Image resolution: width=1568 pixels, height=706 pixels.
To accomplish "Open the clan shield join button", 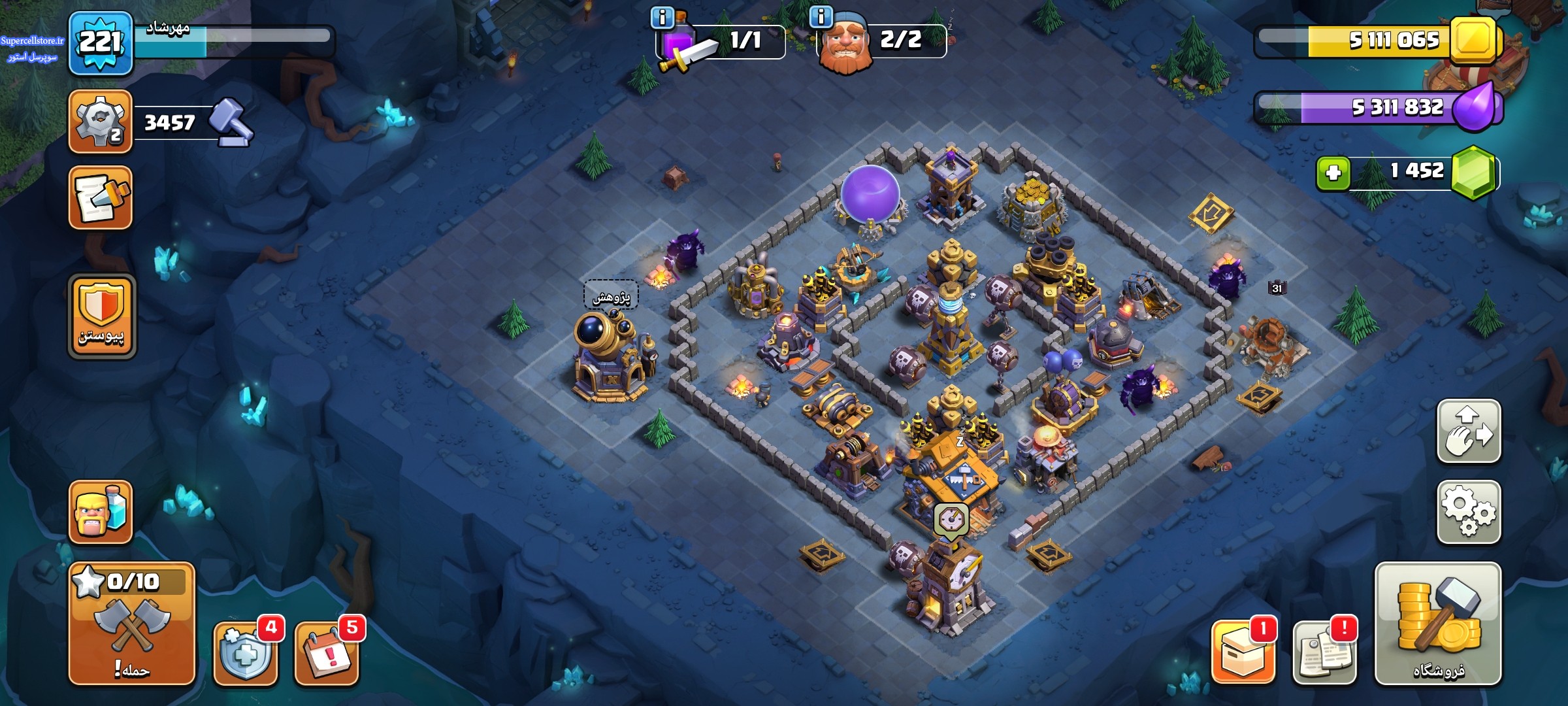I will coord(101,316).
